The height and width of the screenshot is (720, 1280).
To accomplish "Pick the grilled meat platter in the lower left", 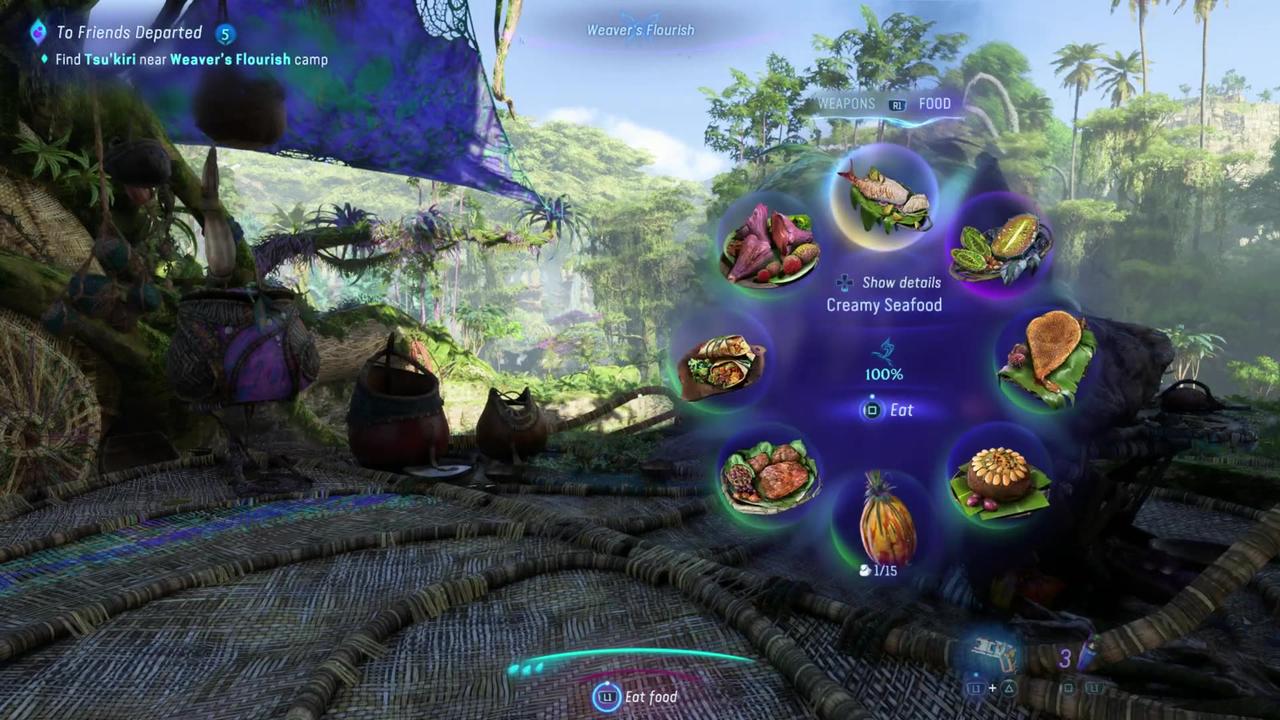I will [770, 478].
